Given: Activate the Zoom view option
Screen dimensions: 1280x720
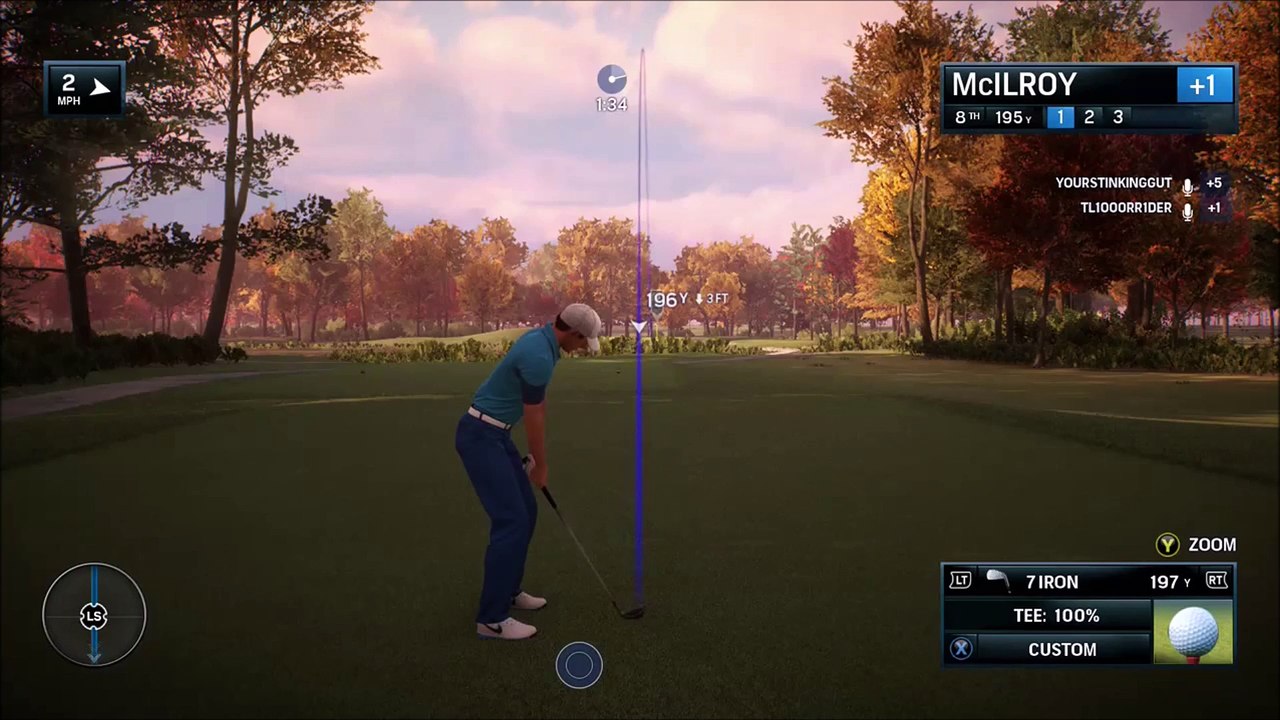Looking at the screenshot, I should point(1196,545).
